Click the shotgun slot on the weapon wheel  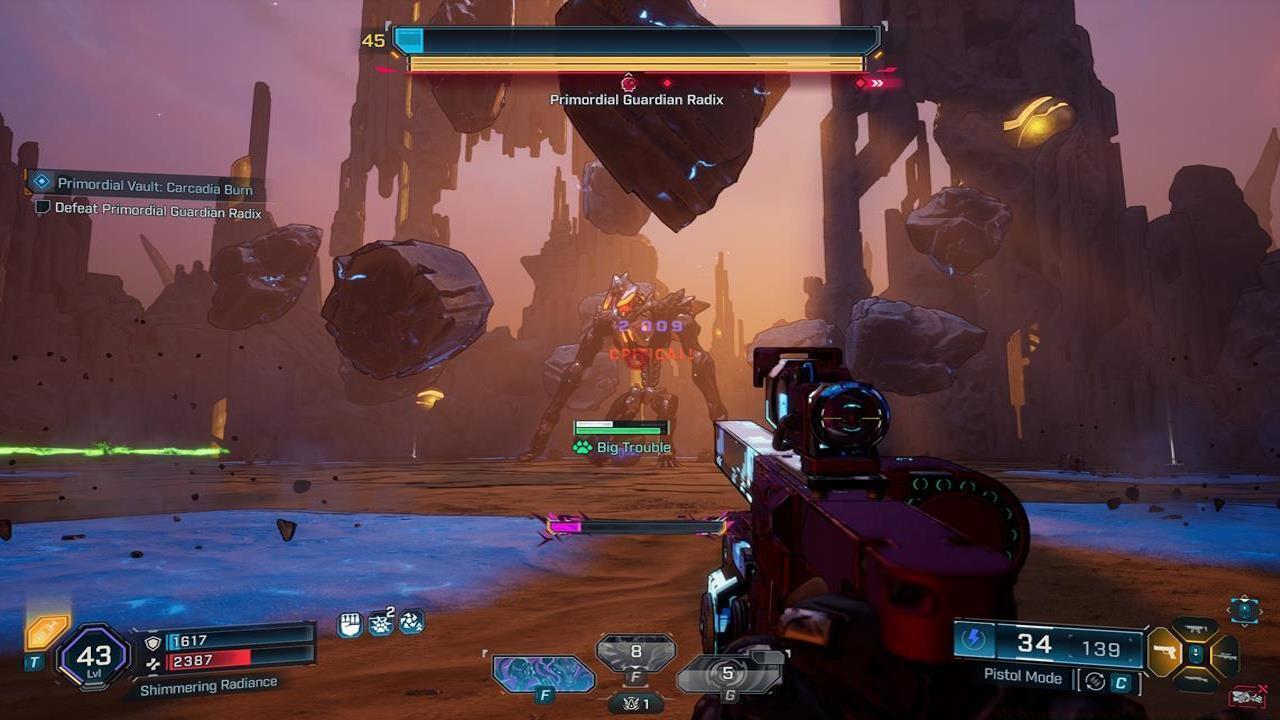pyautogui.click(x=1195, y=680)
